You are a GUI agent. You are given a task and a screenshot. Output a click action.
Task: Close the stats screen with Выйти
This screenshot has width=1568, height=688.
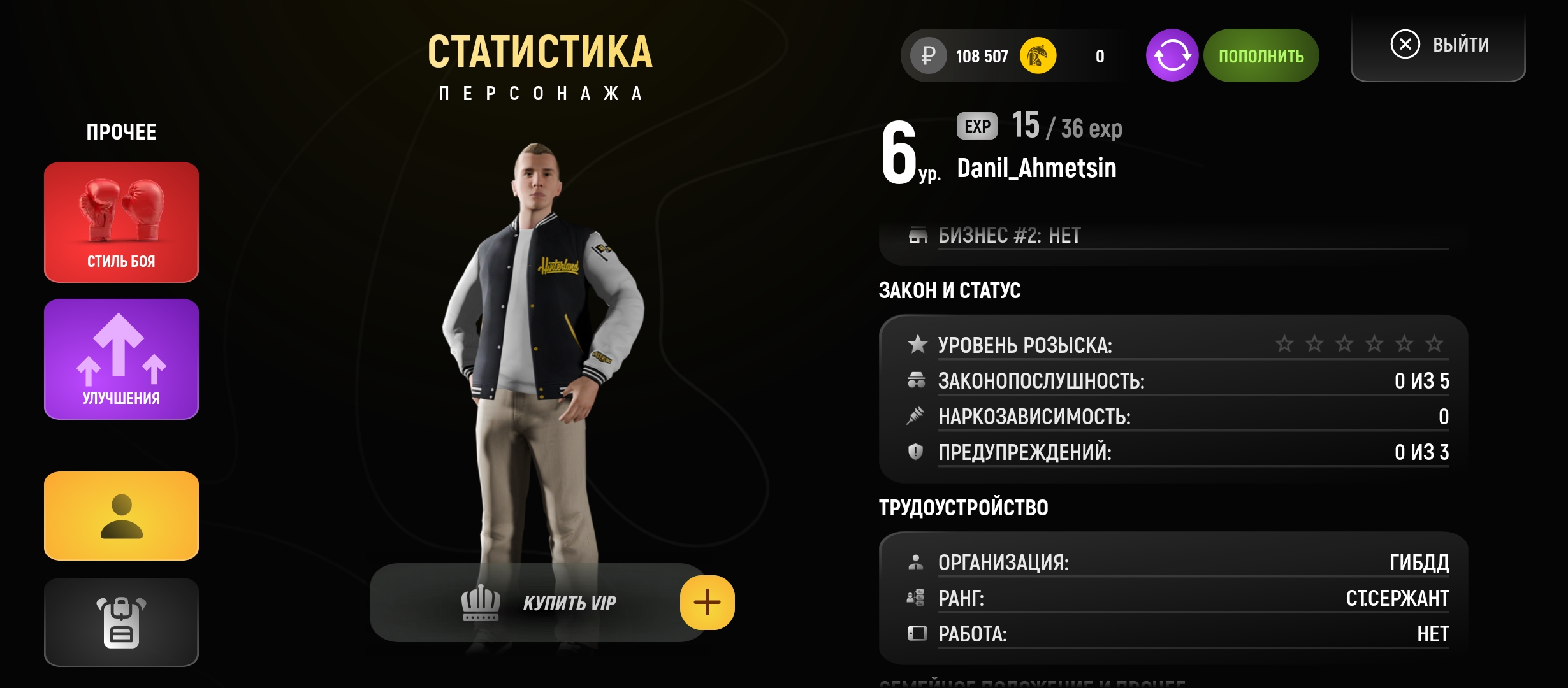[1439, 45]
